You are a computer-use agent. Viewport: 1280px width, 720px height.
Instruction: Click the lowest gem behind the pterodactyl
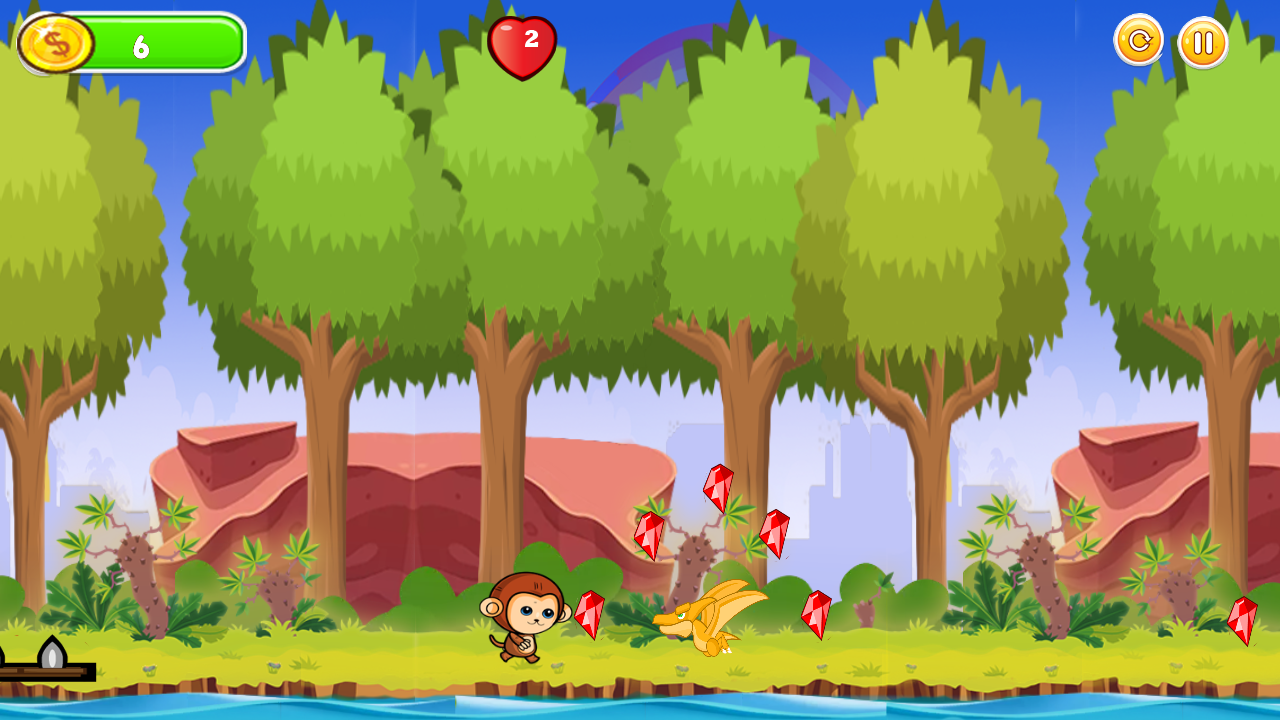(x=816, y=615)
